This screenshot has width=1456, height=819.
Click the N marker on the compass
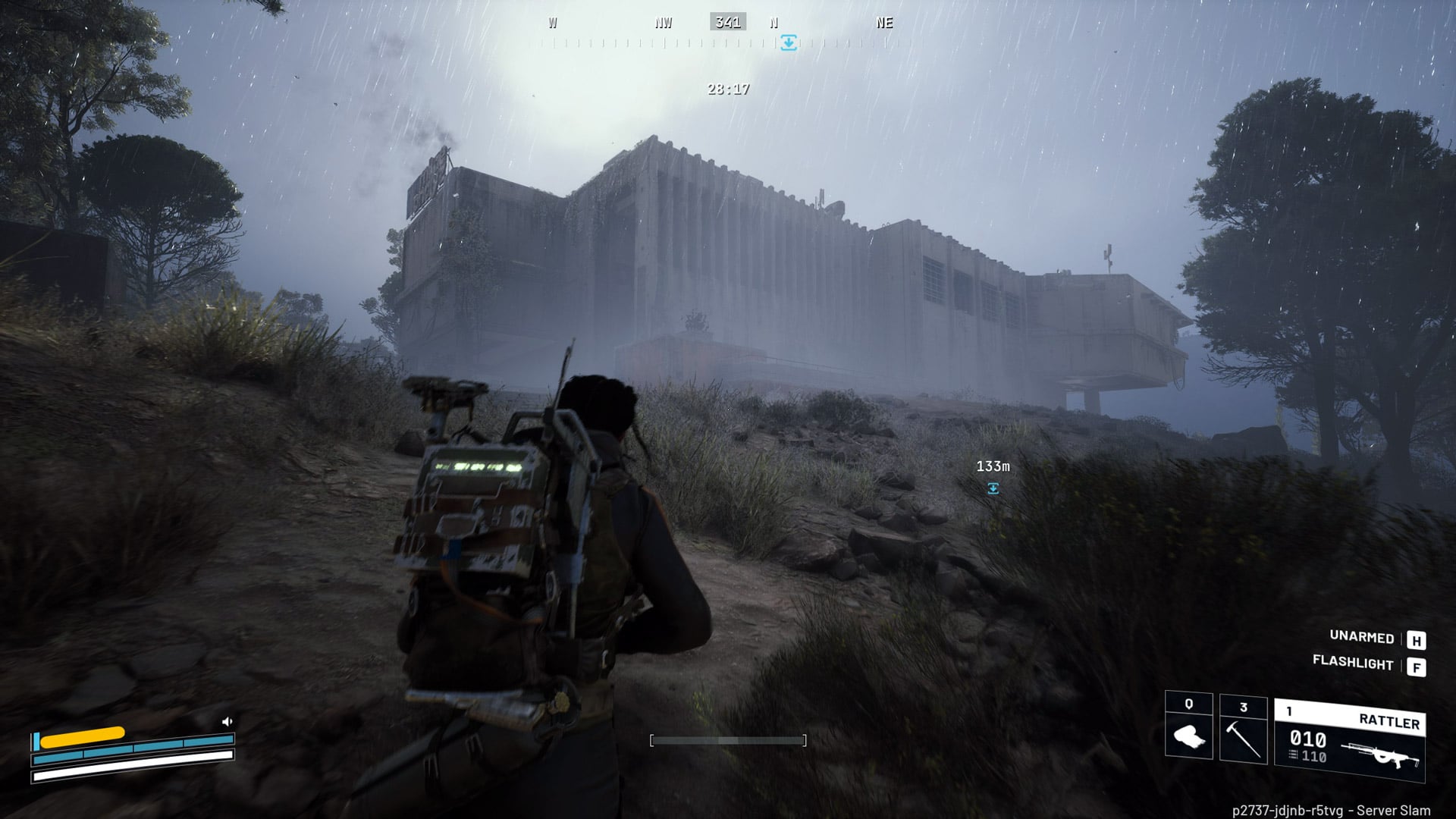tap(773, 23)
